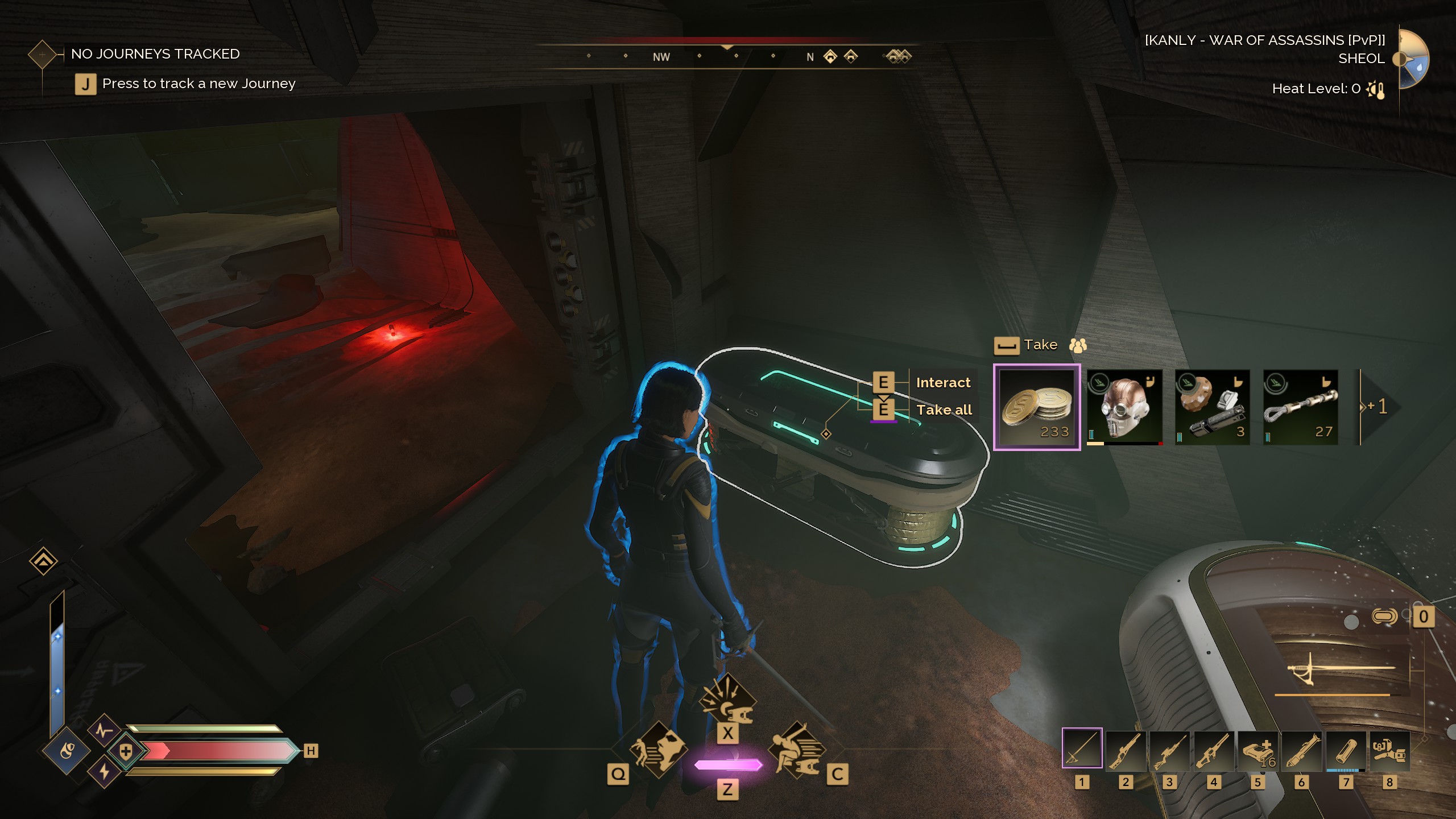This screenshot has height=819, width=1456.
Task: Select the rapier sword in hotbar slot 1
Action: 1082,748
